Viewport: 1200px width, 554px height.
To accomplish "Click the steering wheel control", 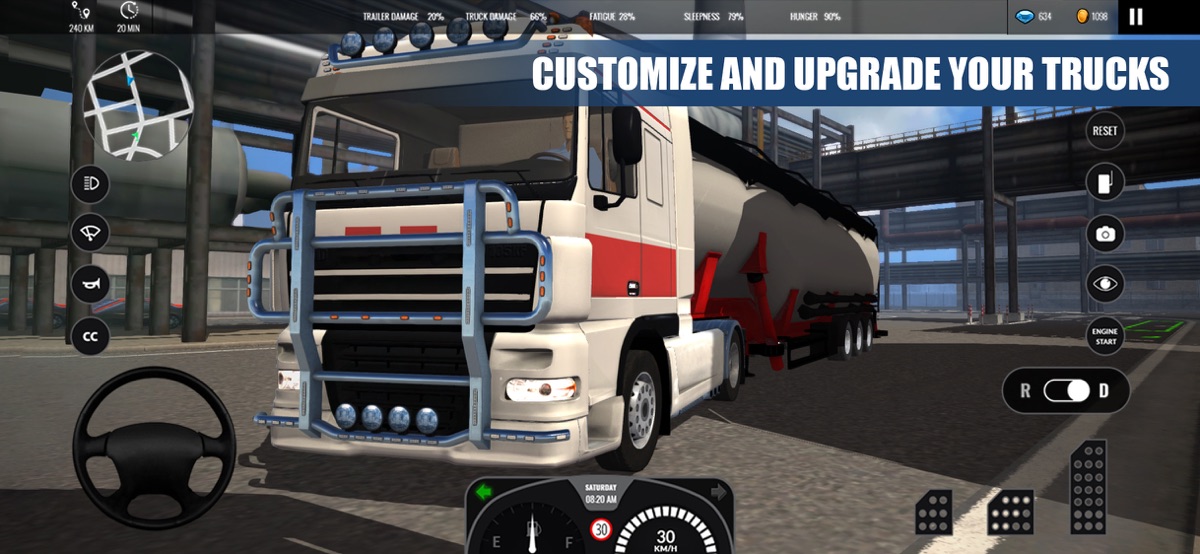I will click(154, 447).
